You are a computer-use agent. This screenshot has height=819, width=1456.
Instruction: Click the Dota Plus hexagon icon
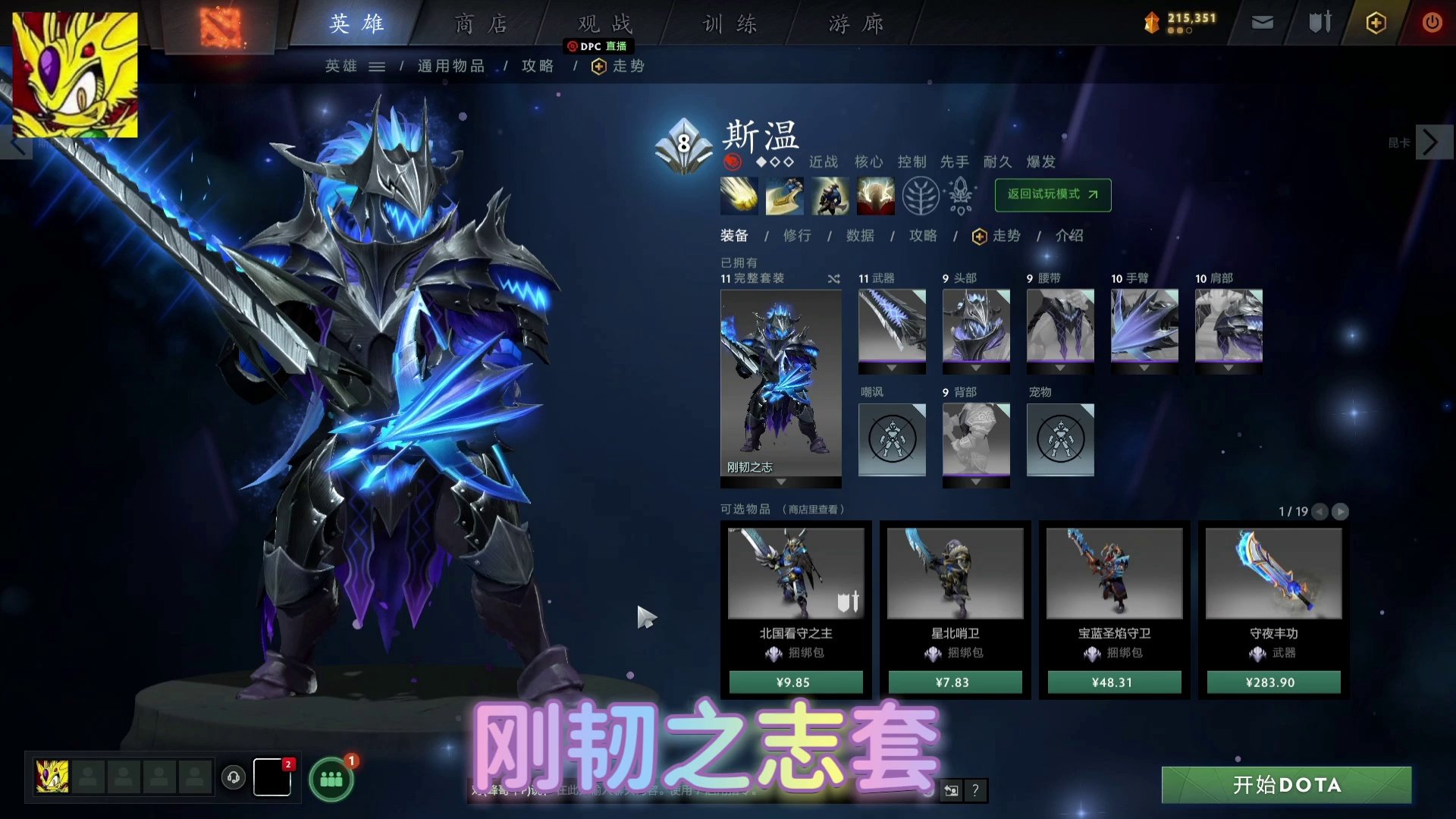coord(1375,23)
